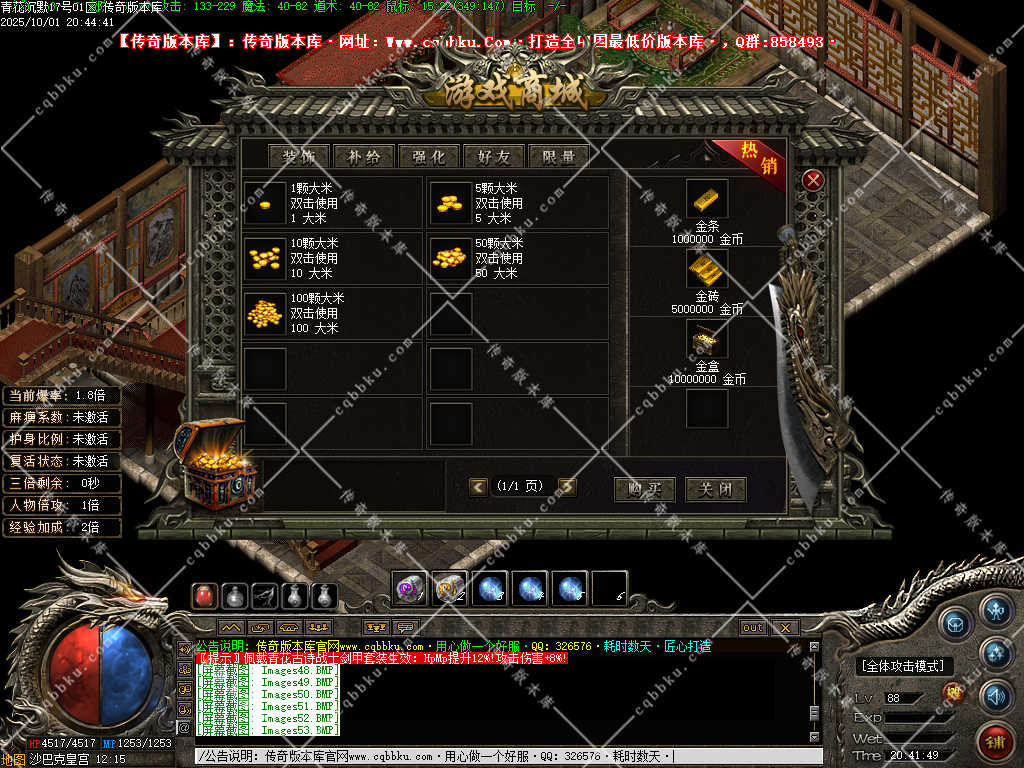Switch to the 装饰 shop tab
This screenshot has width=1024, height=768.
click(299, 157)
